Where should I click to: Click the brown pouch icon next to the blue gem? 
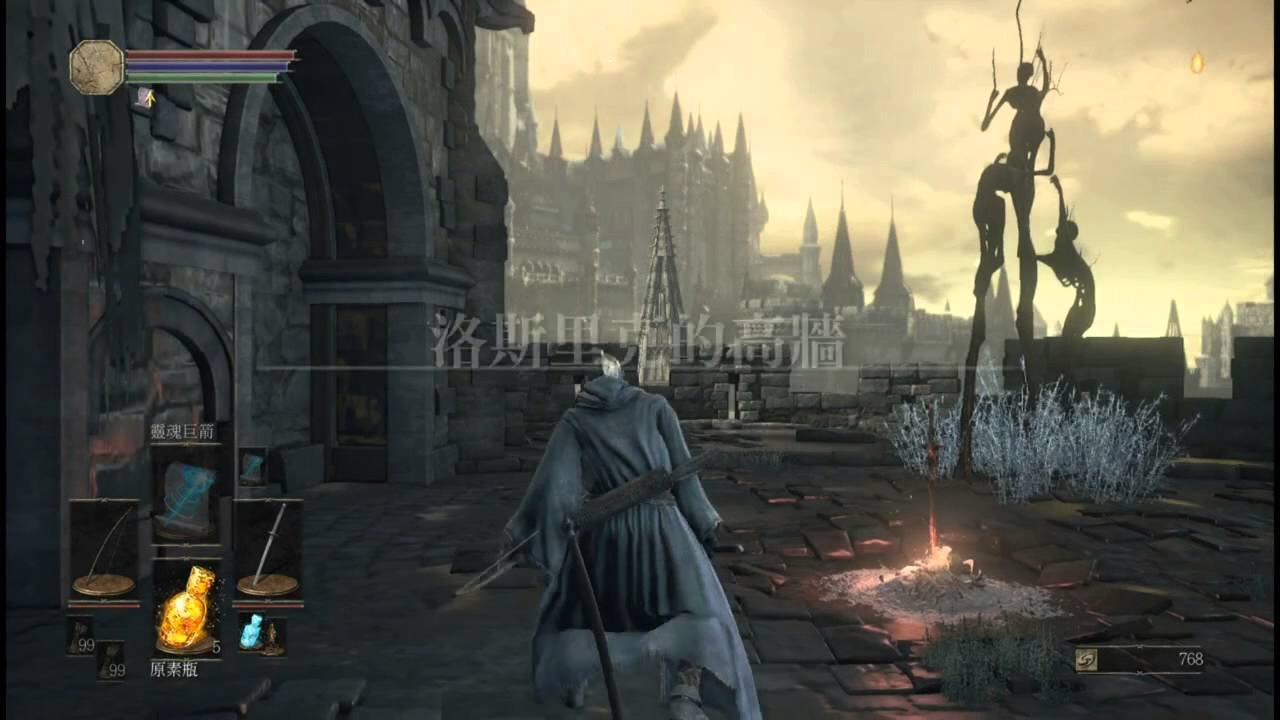pos(272,640)
